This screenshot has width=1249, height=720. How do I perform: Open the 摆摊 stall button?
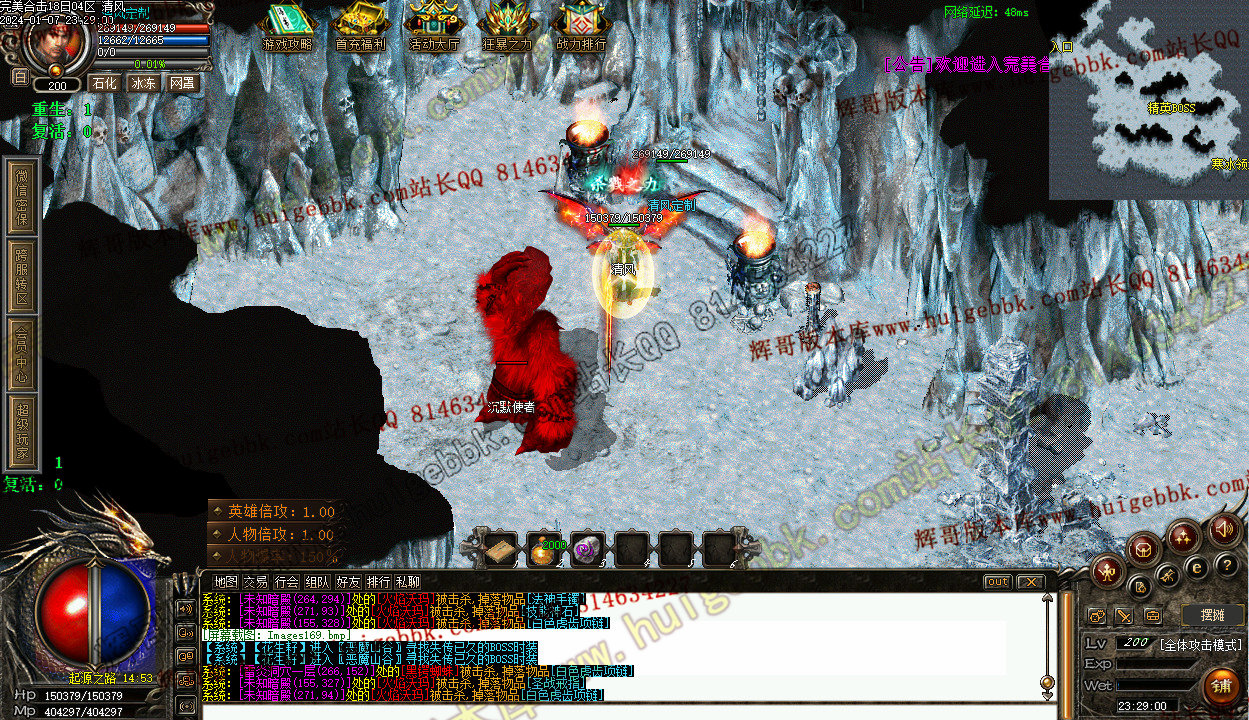[x=1211, y=615]
